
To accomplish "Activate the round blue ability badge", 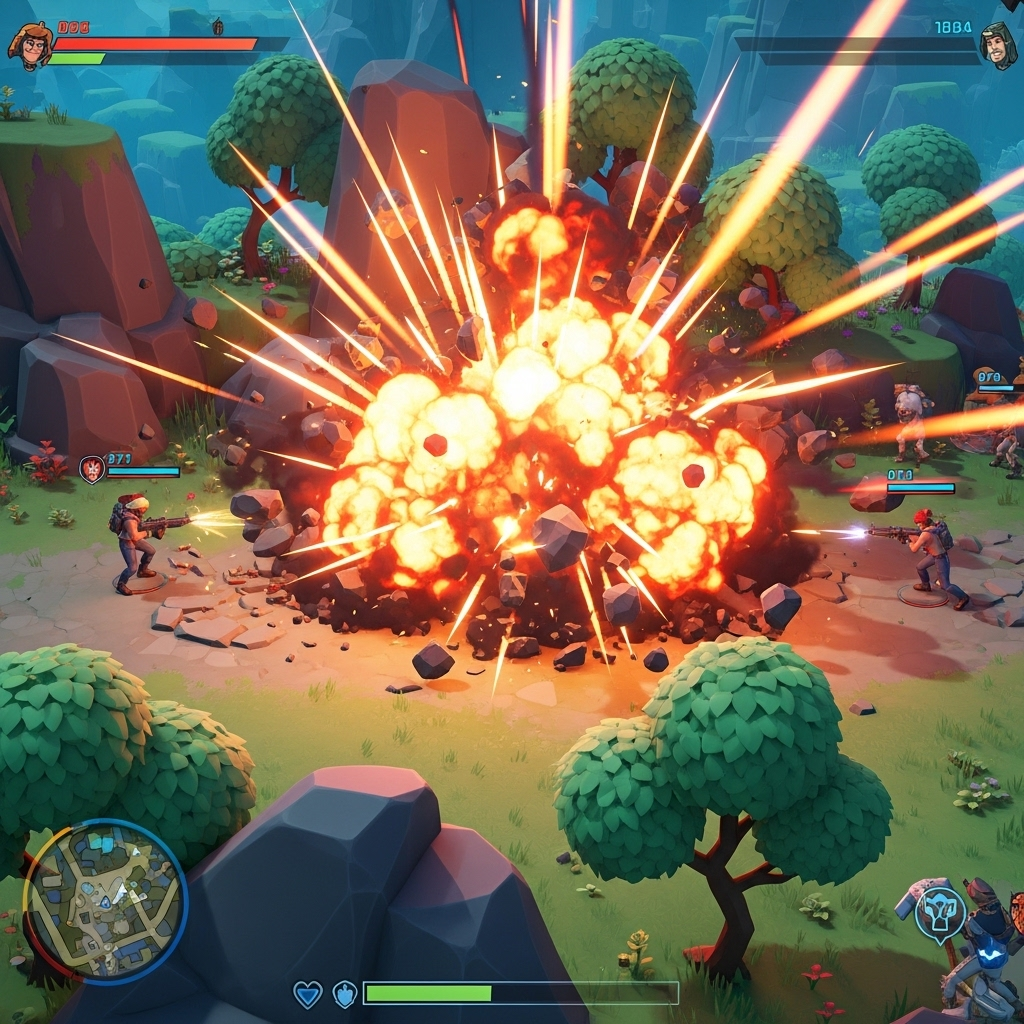I will (940, 913).
